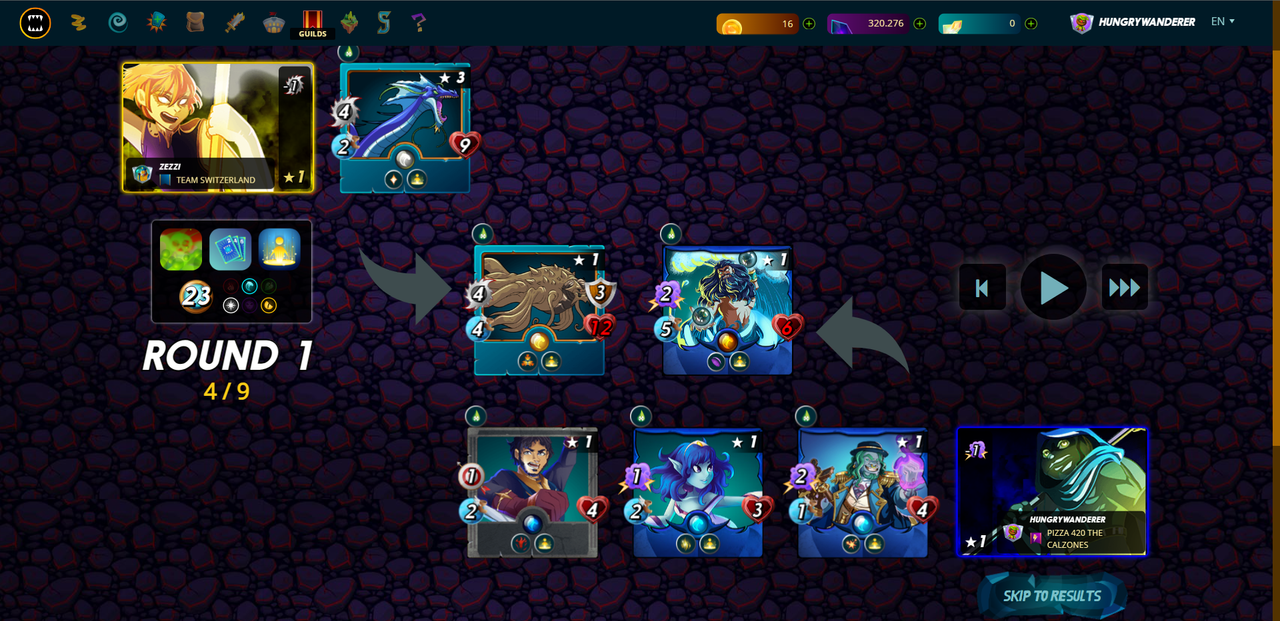Inspect the green skull poison ruleset icon
Viewport: 1280px width, 621px height.
click(x=181, y=249)
